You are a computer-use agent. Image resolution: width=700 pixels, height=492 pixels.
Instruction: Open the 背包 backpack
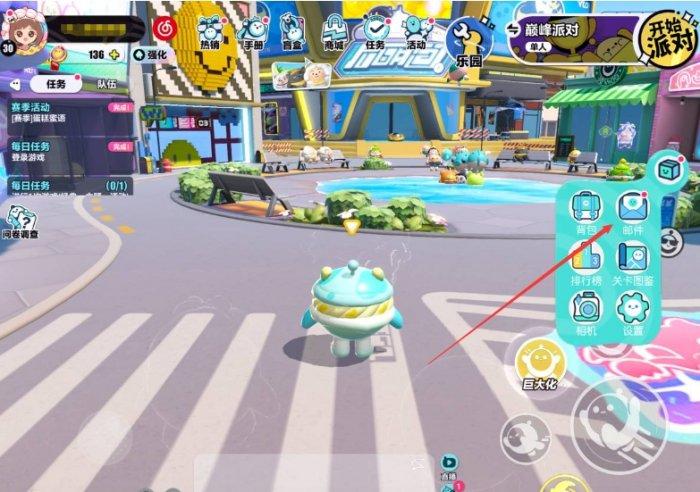(586, 210)
